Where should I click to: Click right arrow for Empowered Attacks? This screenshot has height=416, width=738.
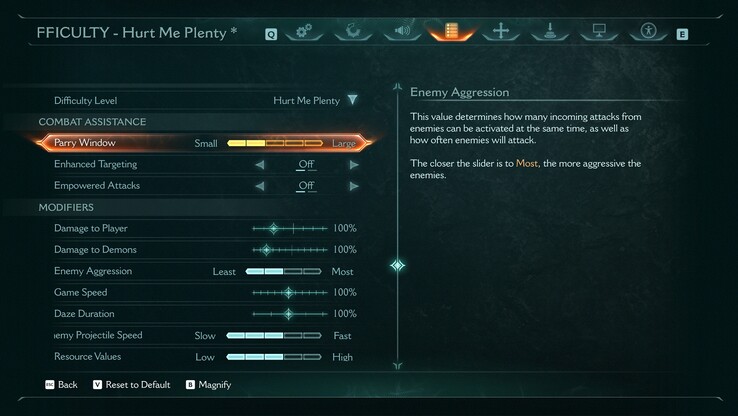[354, 186]
